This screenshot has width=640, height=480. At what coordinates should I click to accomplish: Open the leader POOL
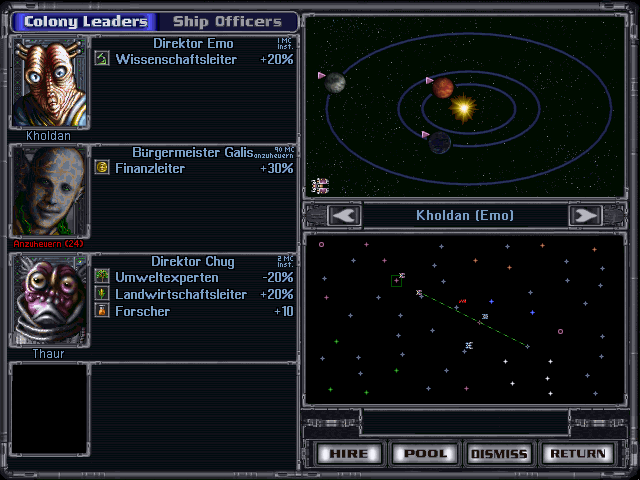[x=425, y=453]
